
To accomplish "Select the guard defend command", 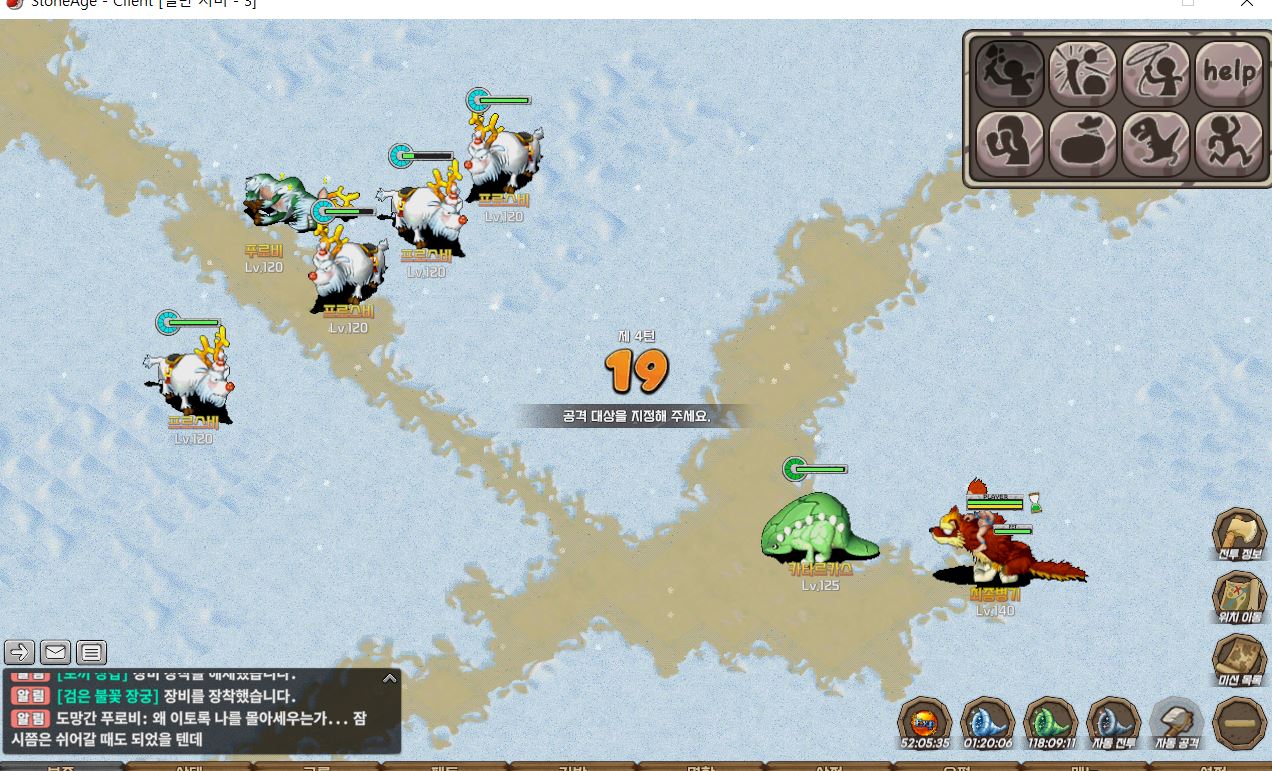I will click(x=1009, y=143).
